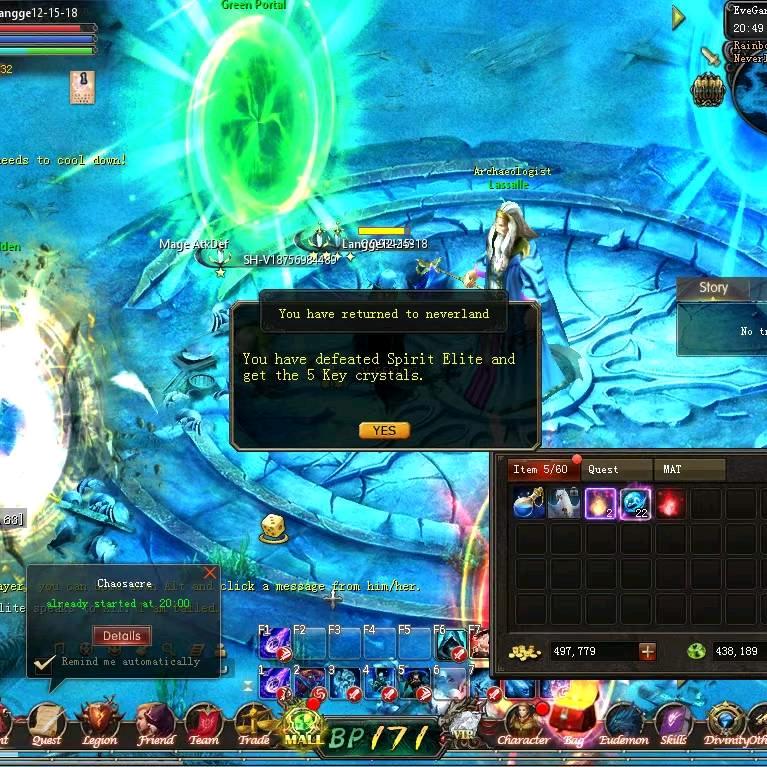Close the Chaosacre reminder popup

209,573
